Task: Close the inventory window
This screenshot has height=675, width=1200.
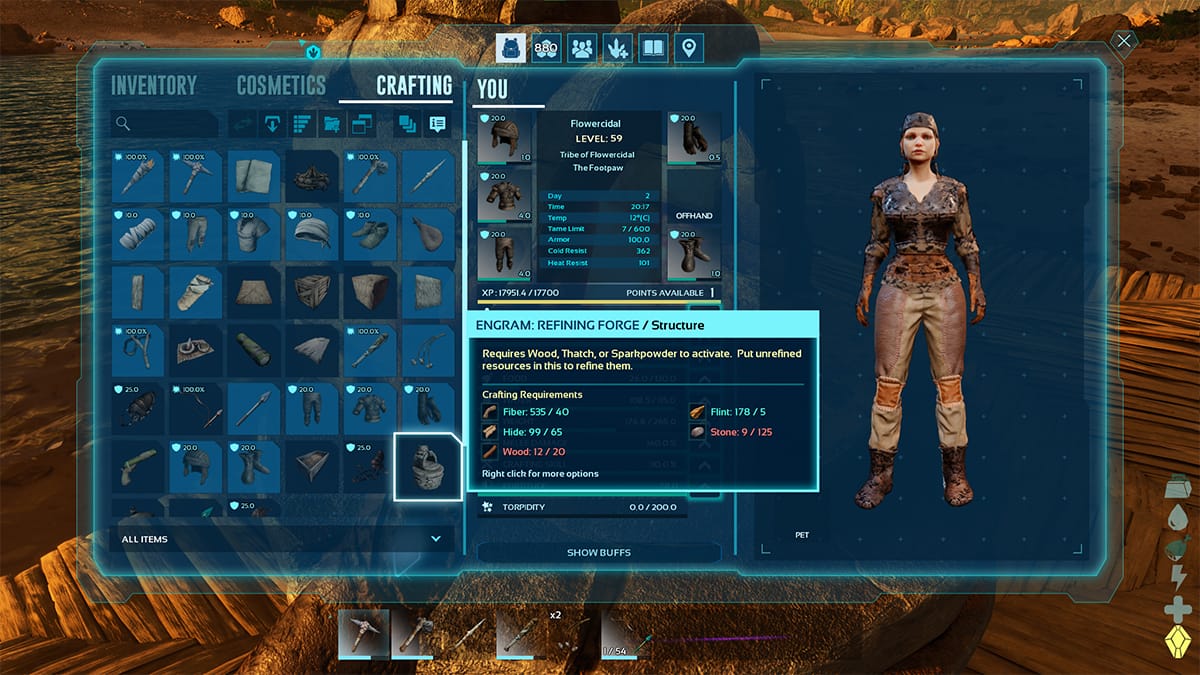Action: 1125,41
